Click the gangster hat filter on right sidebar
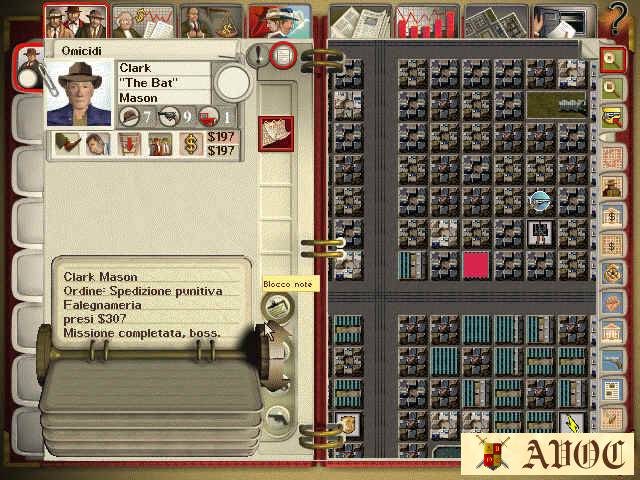Viewport: 640px width, 480px height. tap(610, 187)
